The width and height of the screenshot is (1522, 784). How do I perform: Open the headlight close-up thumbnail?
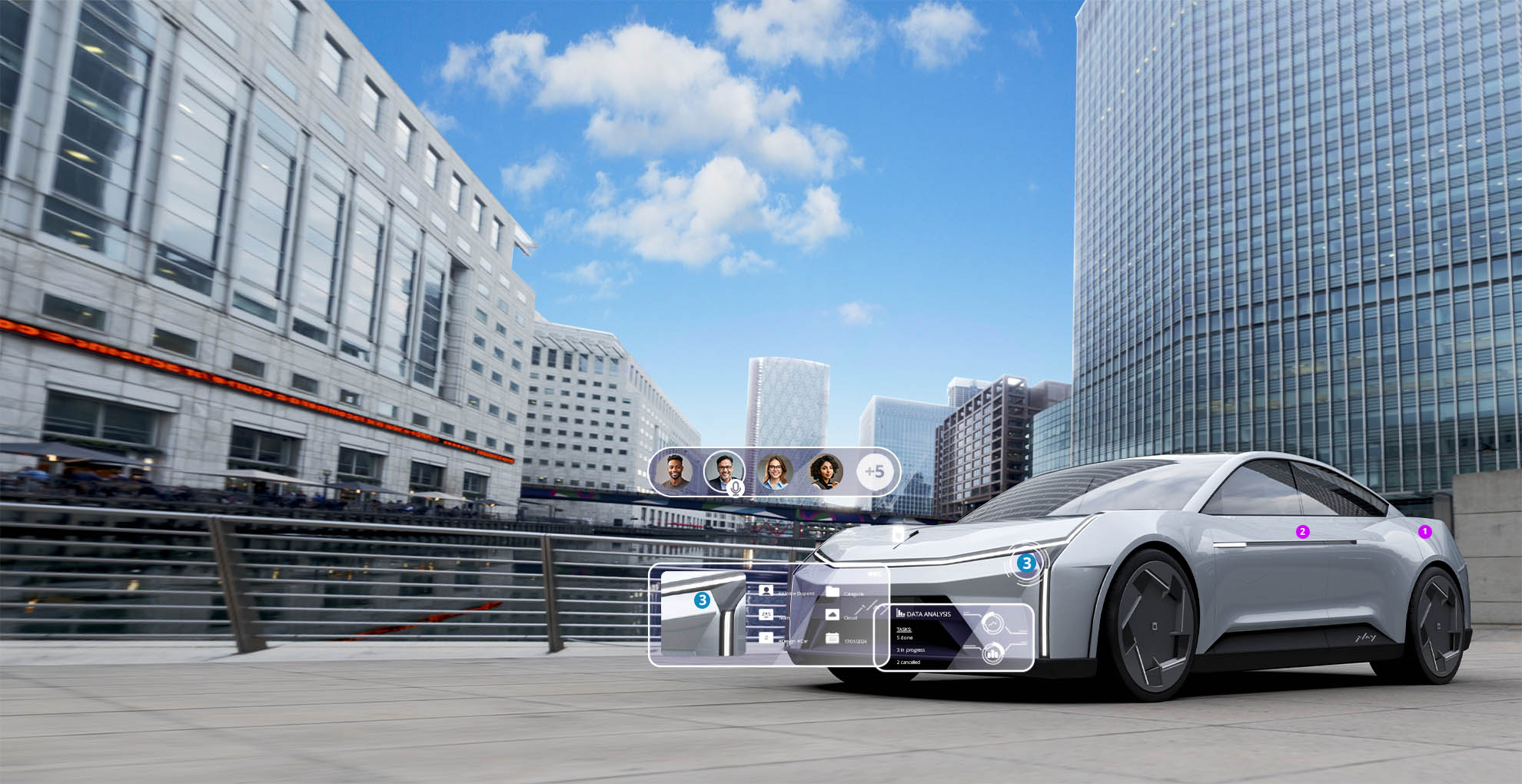coord(703,613)
